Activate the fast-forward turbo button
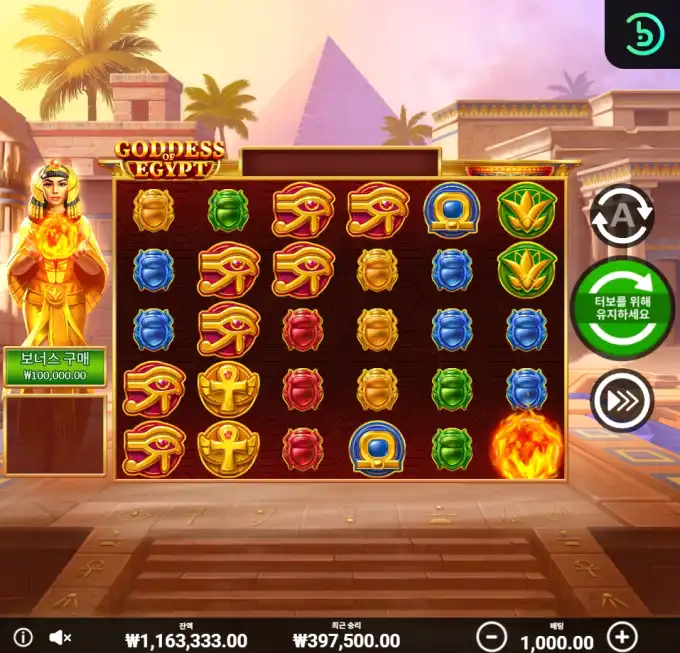Image resolution: width=680 pixels, height=653 pixels. 621,401
